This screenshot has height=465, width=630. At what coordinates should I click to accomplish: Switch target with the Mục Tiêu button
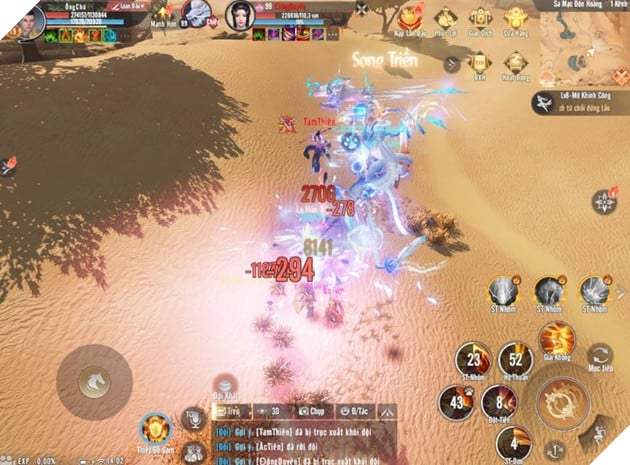point(601,358)
